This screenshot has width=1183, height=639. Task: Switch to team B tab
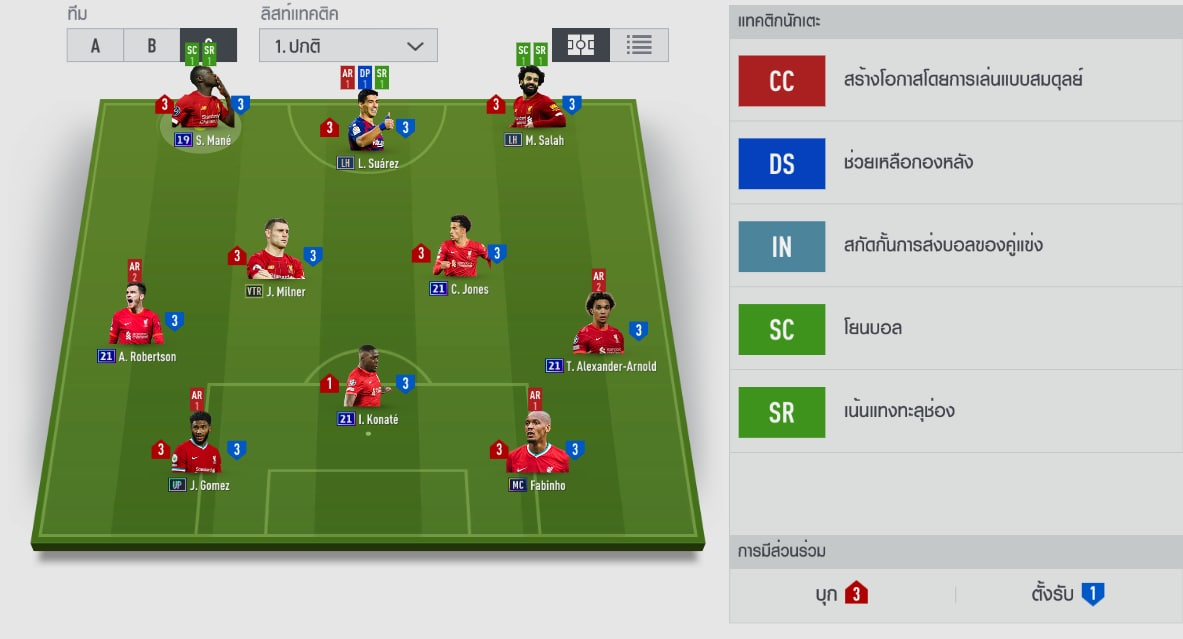[x=152, y=45]
